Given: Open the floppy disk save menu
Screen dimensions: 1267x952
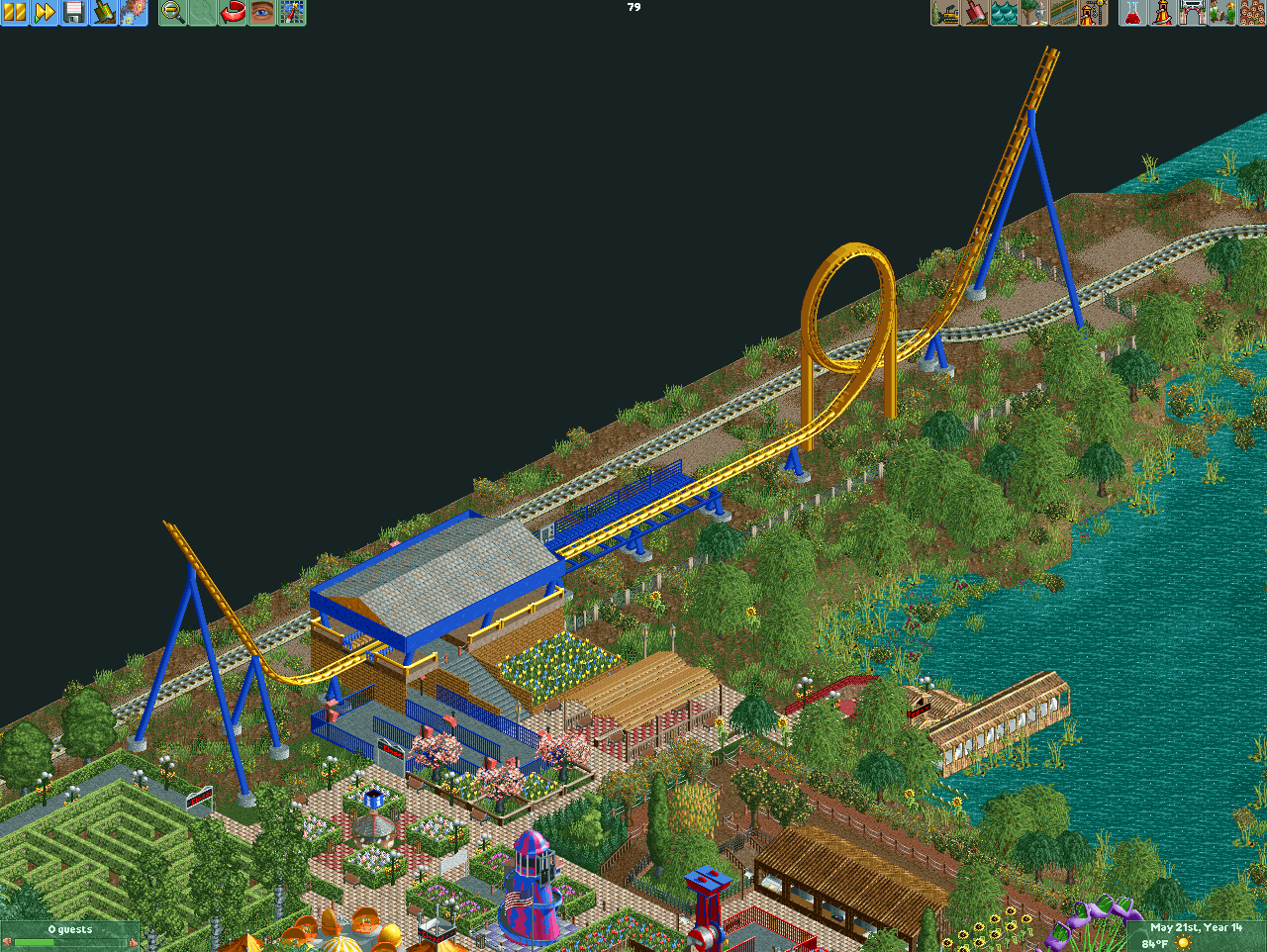Looking at the screenshot, I should (x=74, y=13).
